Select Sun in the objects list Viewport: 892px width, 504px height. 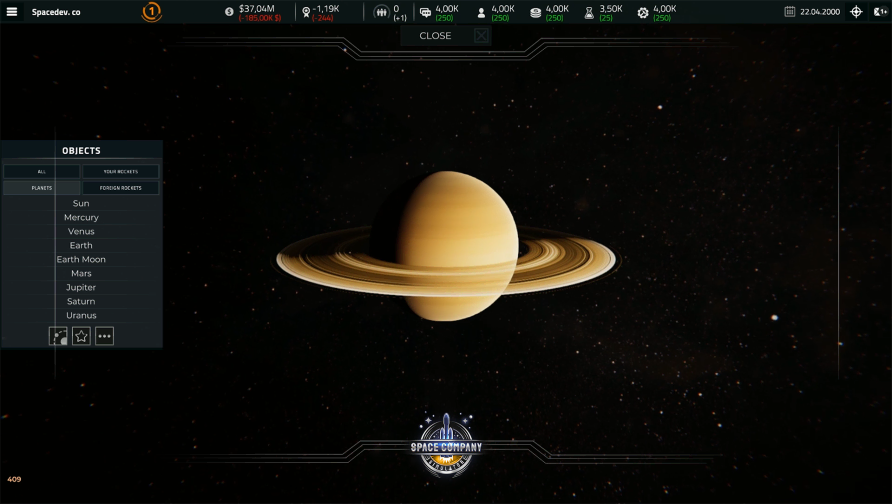81,204
